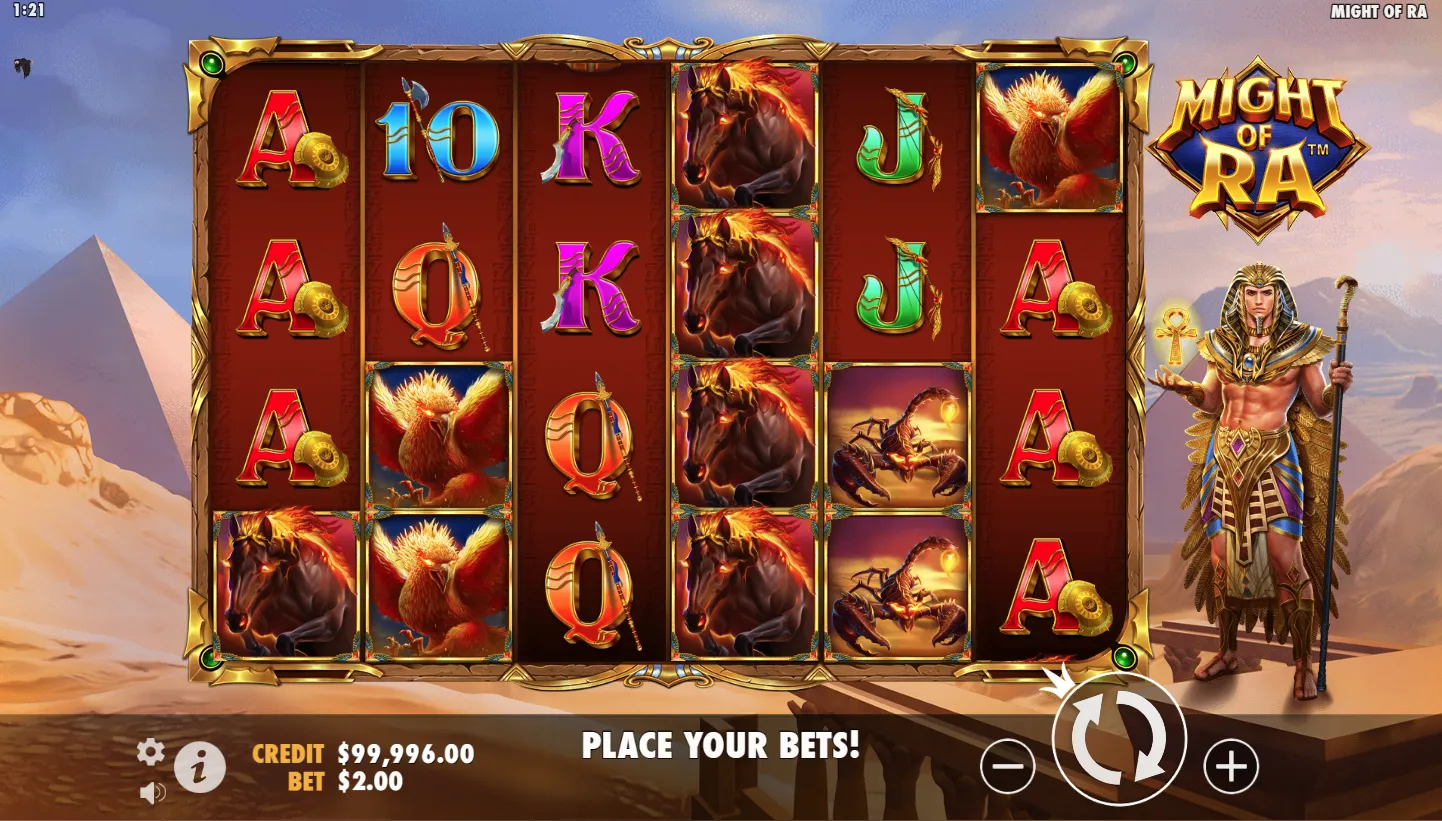The height and width of the screenshot is (821, 1442).
Task: Open the settings gear menu
Action: point(151,752)
